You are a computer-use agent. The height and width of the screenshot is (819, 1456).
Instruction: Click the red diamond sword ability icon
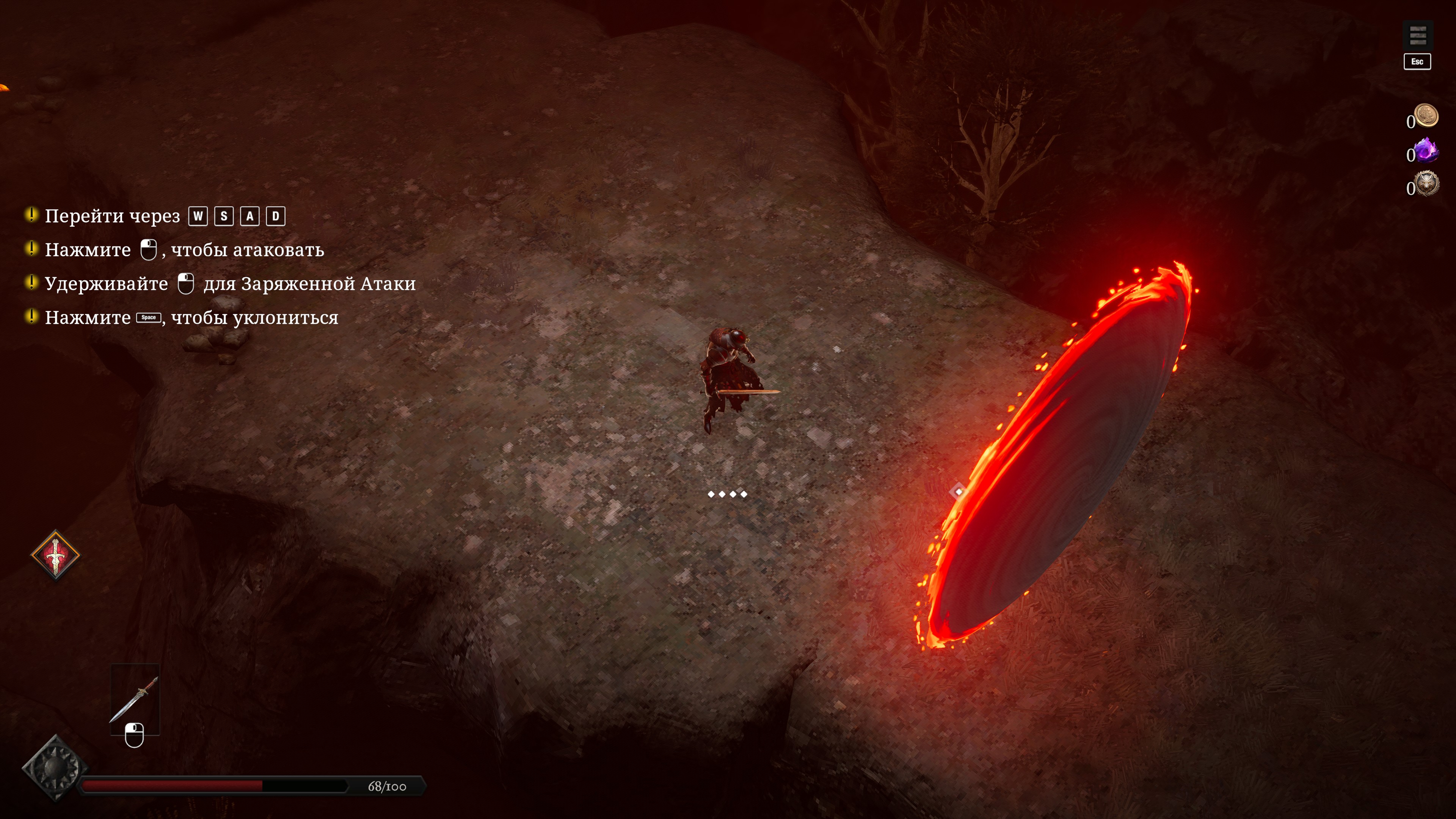coord(55,555)
